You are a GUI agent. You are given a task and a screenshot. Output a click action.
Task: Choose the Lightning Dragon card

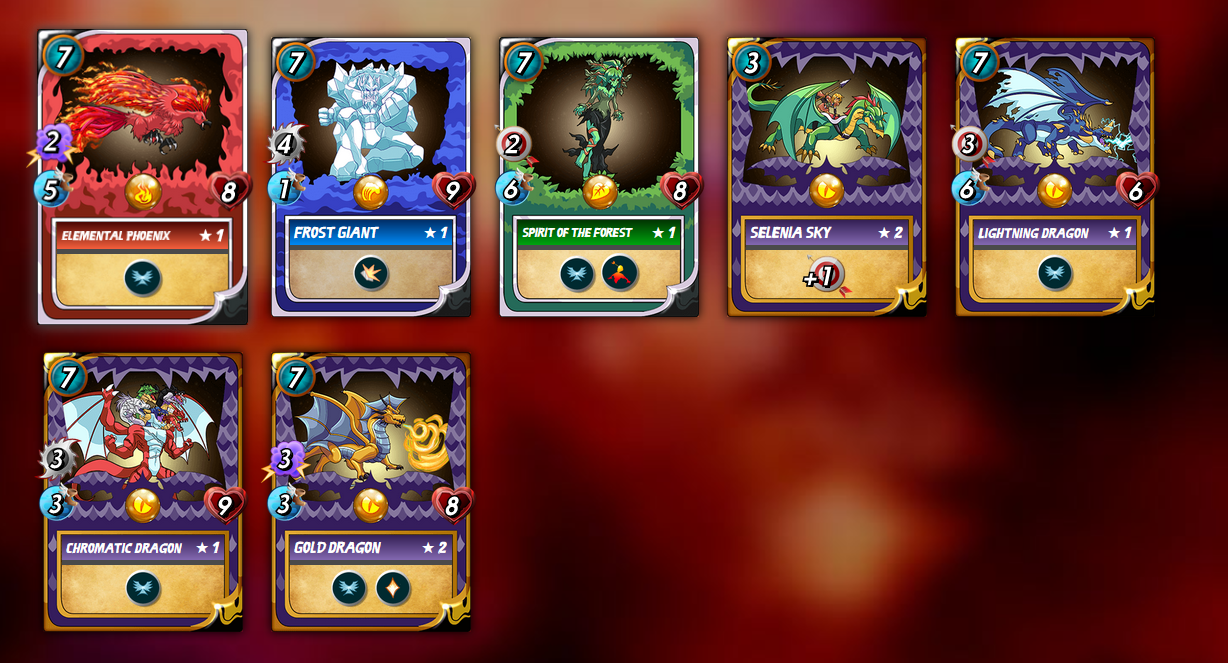click(1054, 177)
